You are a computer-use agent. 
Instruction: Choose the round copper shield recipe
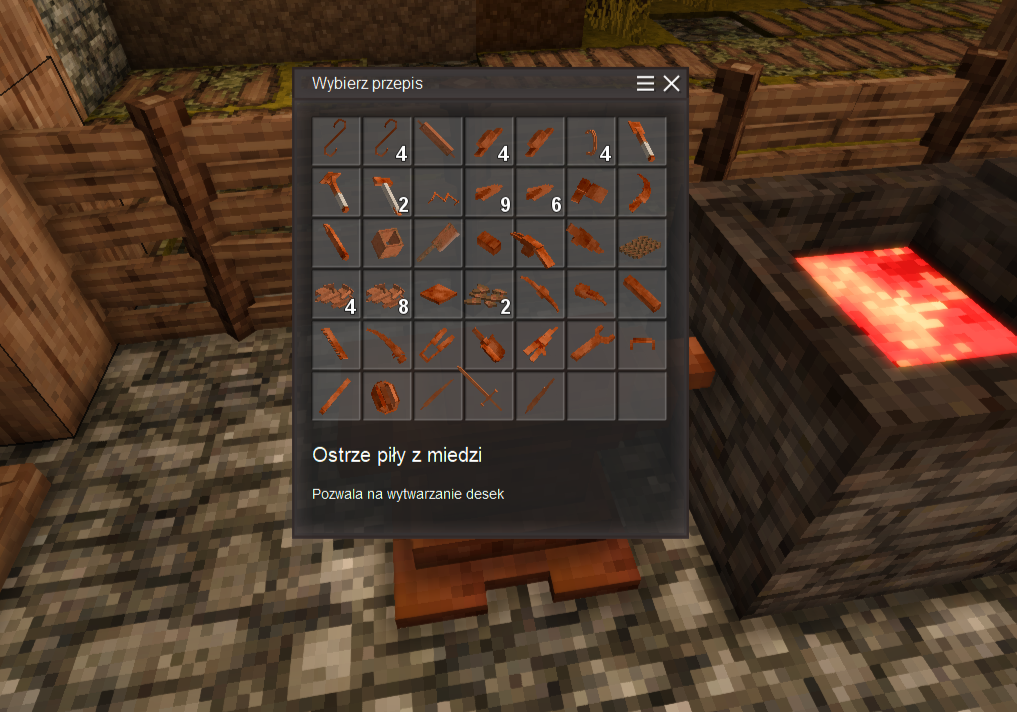click(x=388, y=397)
